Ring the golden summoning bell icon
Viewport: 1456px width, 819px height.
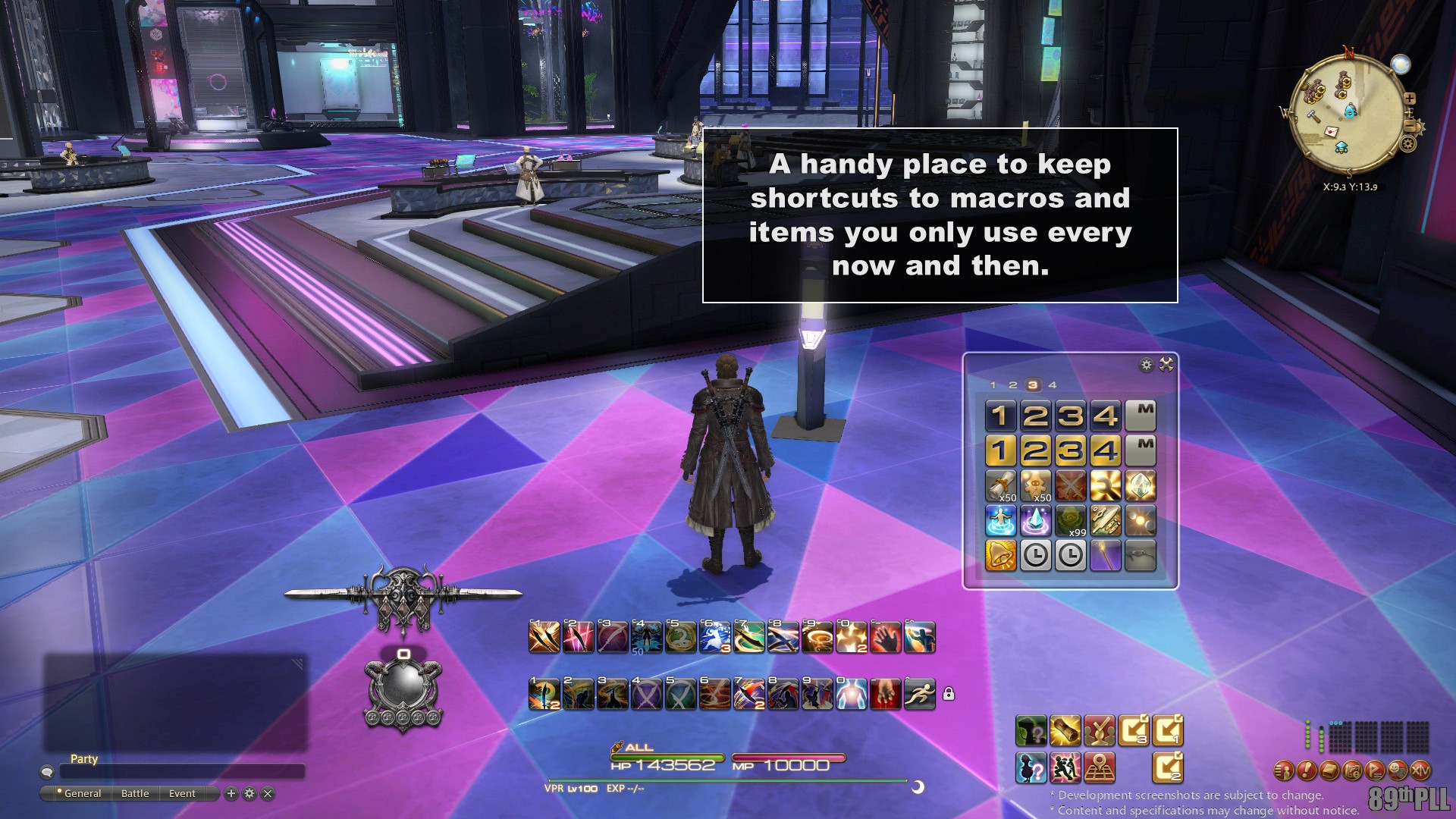pos(1000,556)
